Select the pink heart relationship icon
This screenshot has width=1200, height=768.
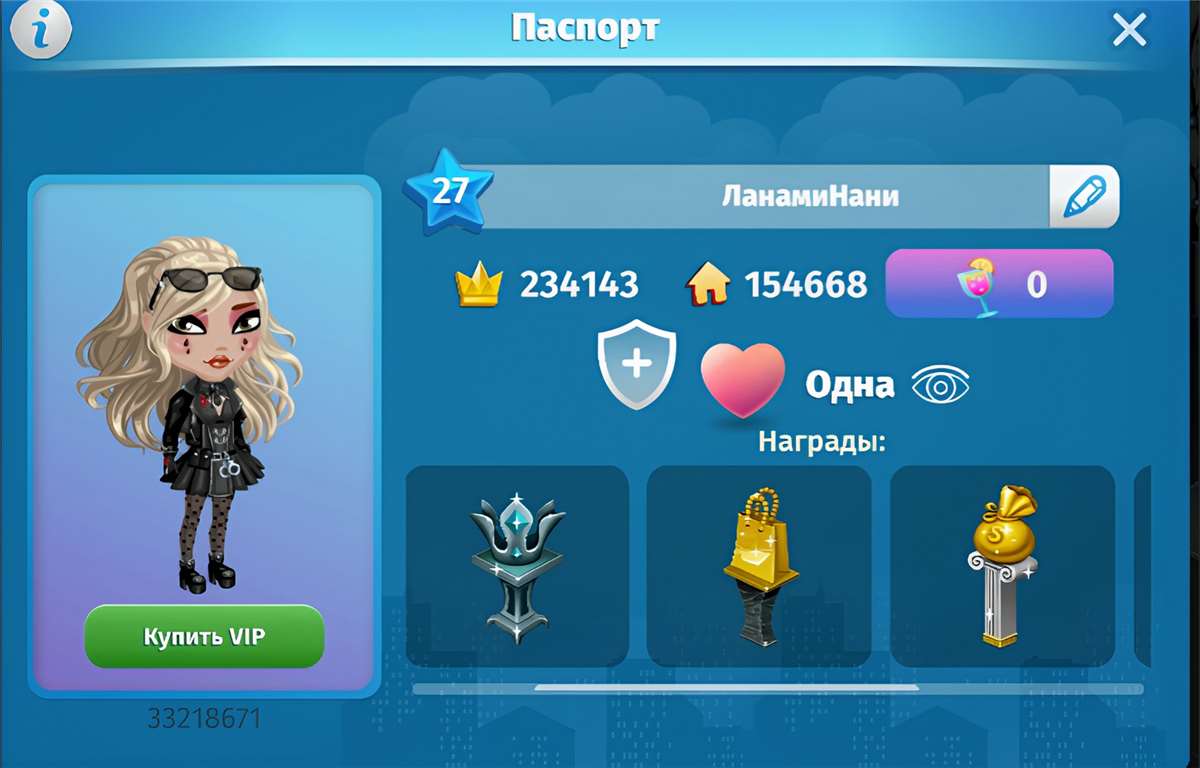point(742,381)
